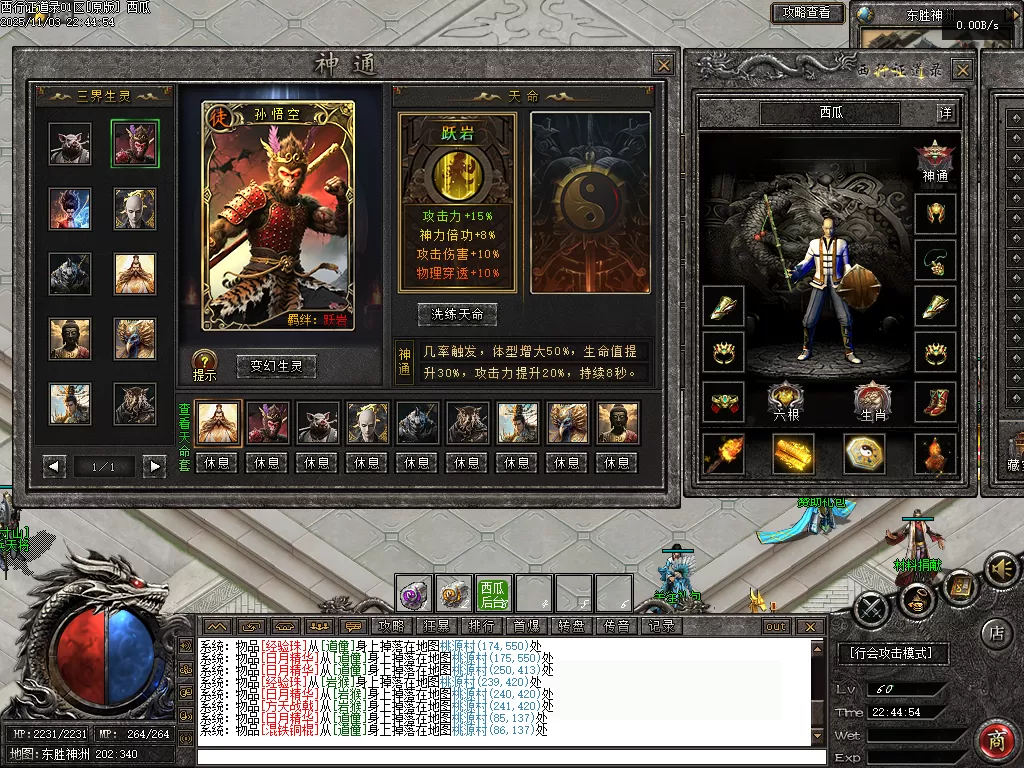Close the character equipment window

pos(962,70)
